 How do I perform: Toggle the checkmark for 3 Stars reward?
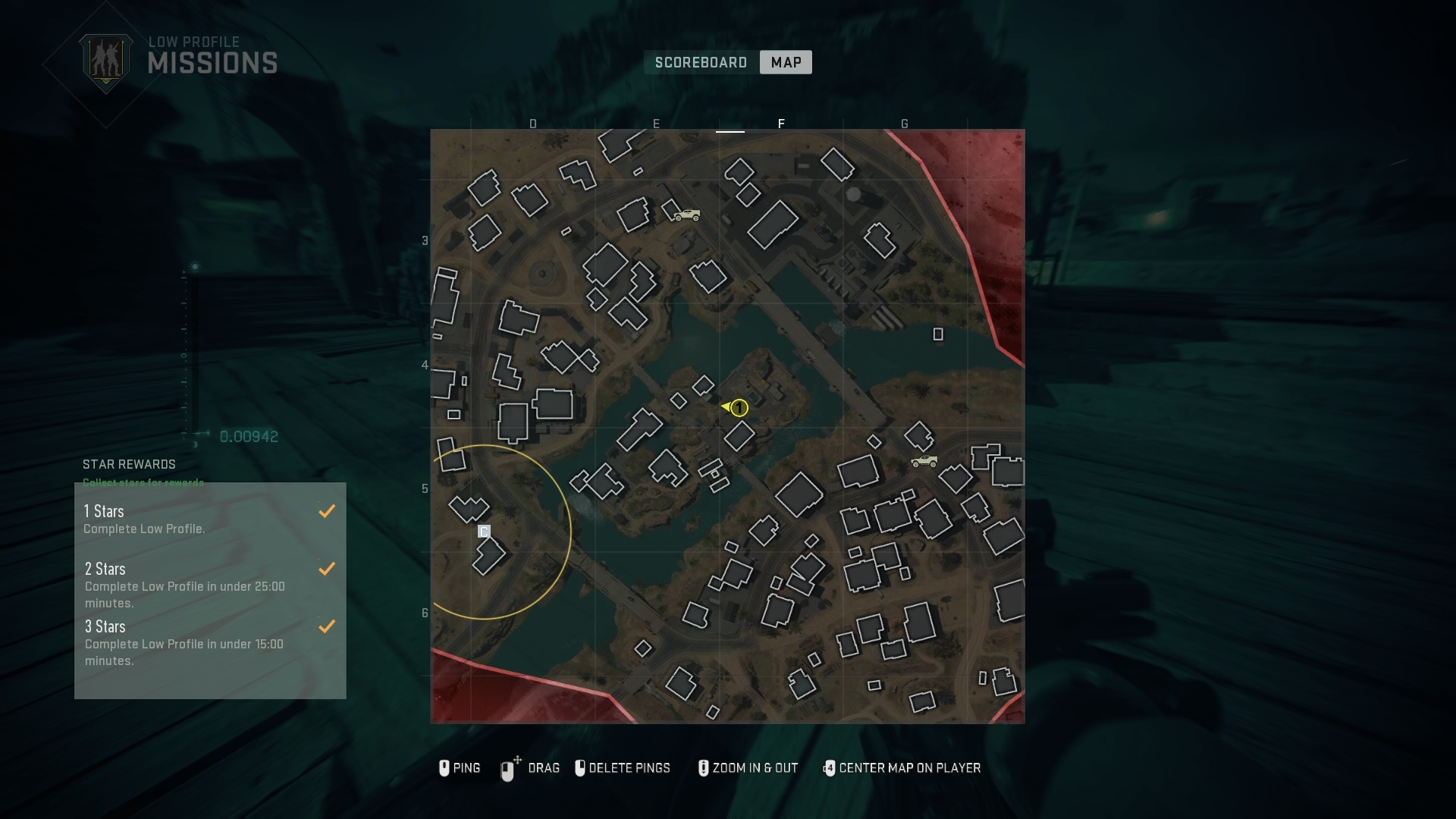point(327,627)
